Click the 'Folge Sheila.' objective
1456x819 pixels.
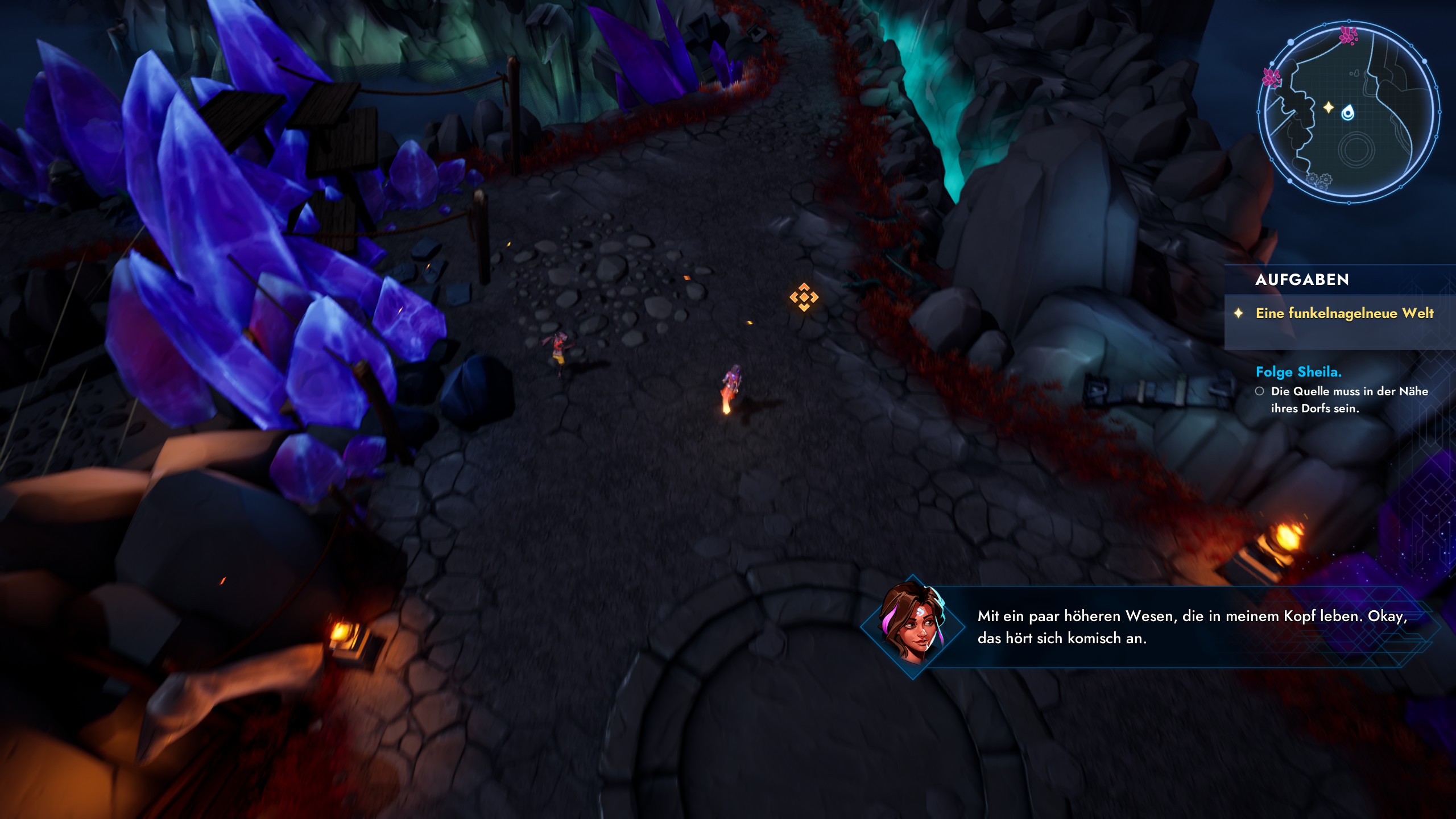pos(1298,372)
